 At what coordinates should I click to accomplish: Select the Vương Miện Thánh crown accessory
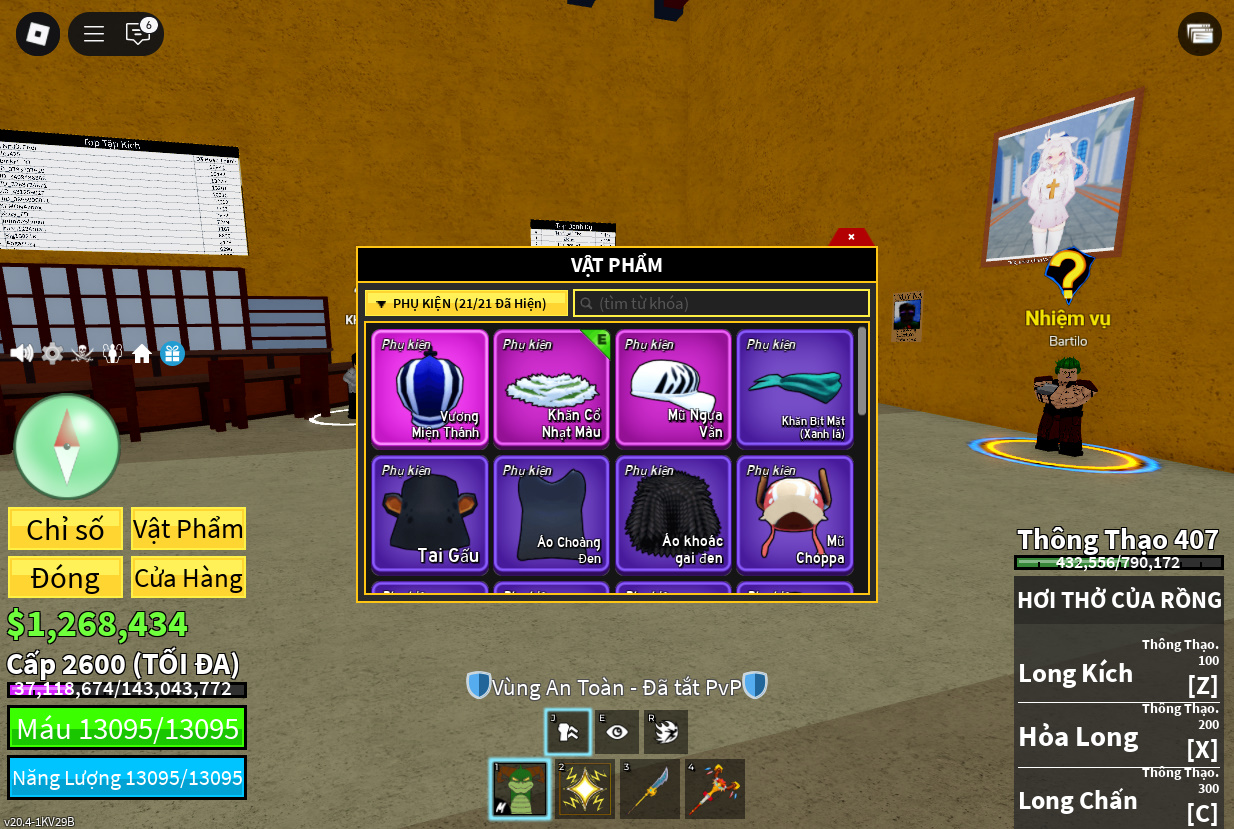point(430,388)
